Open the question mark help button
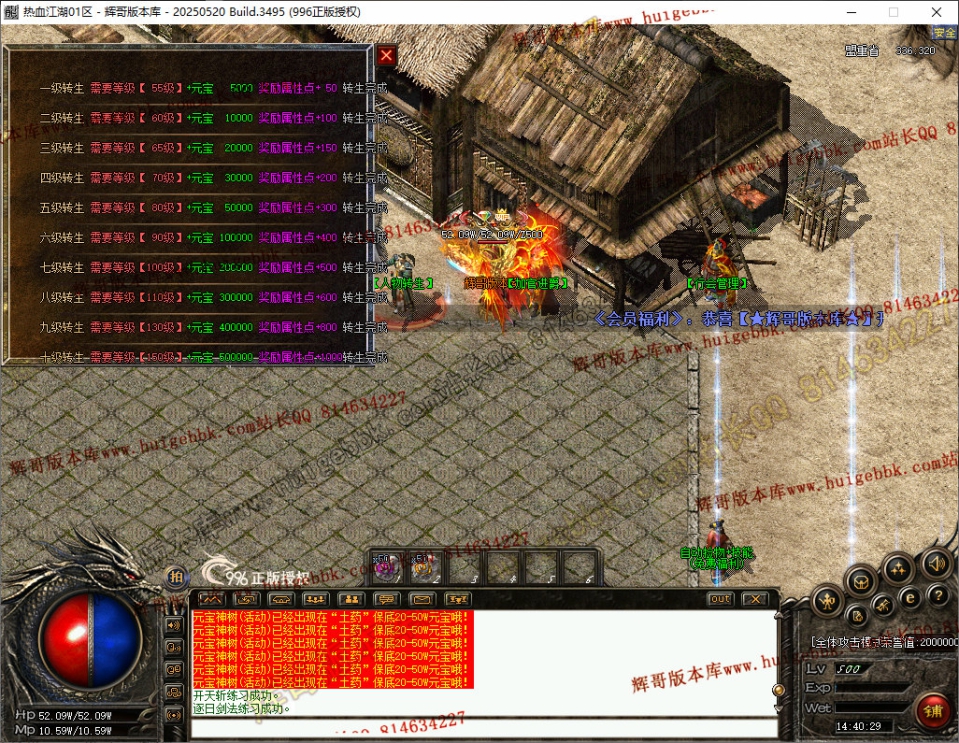This screenshot has width=959, height=743. click(x=939, y=596)
